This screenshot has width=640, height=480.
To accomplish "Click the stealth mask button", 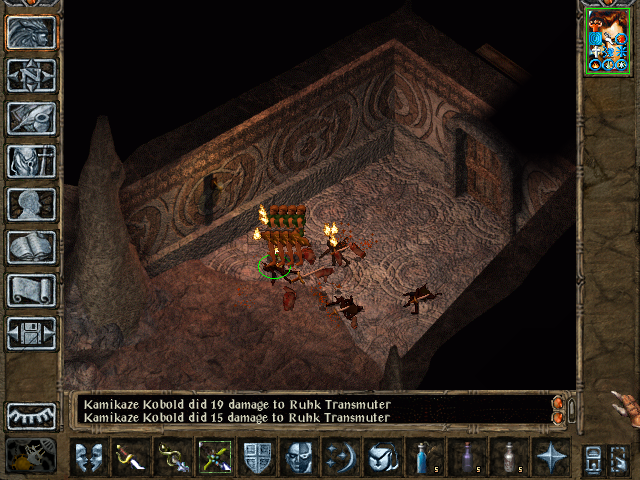I will (299, 456).
